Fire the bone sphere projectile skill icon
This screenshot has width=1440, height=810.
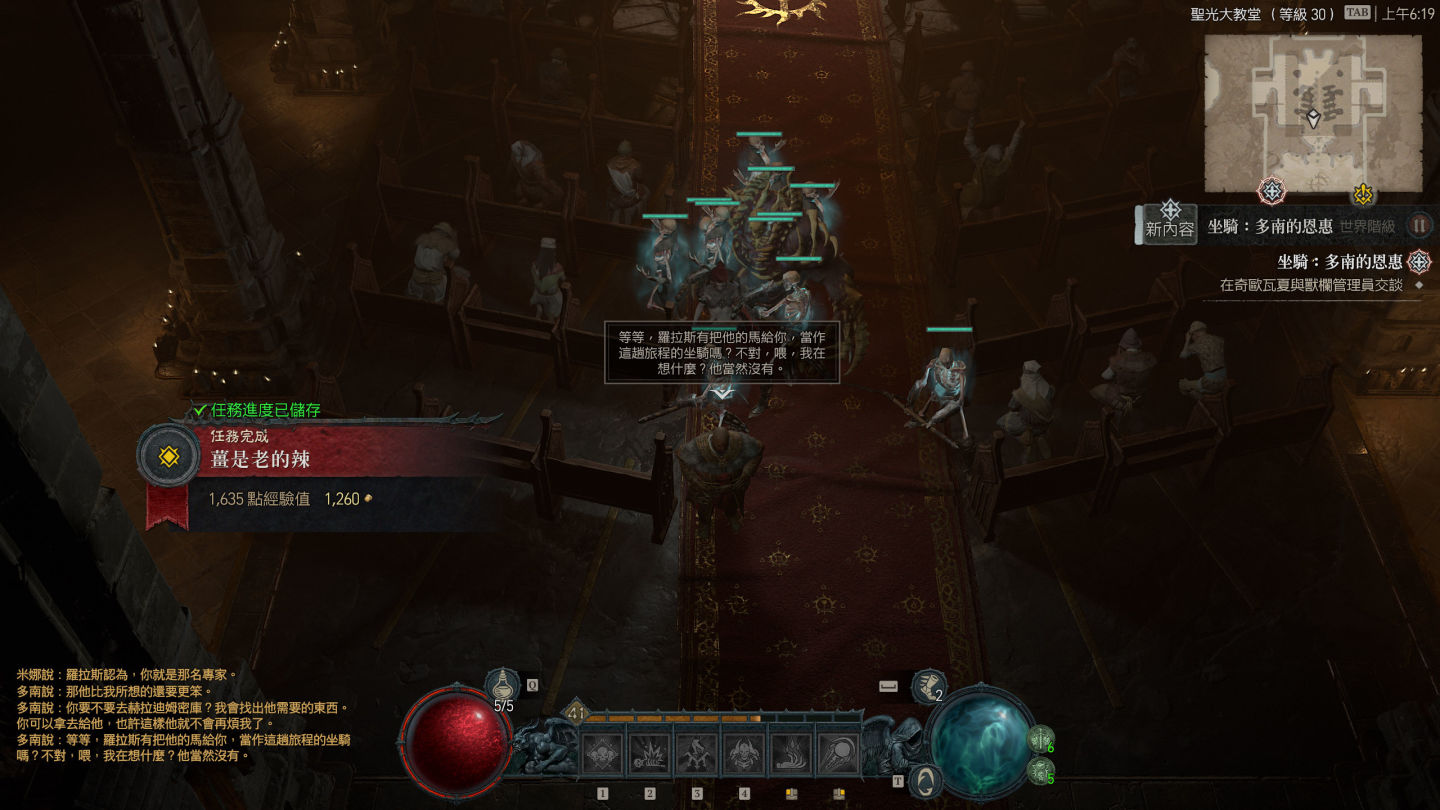[x=838, y=754]
